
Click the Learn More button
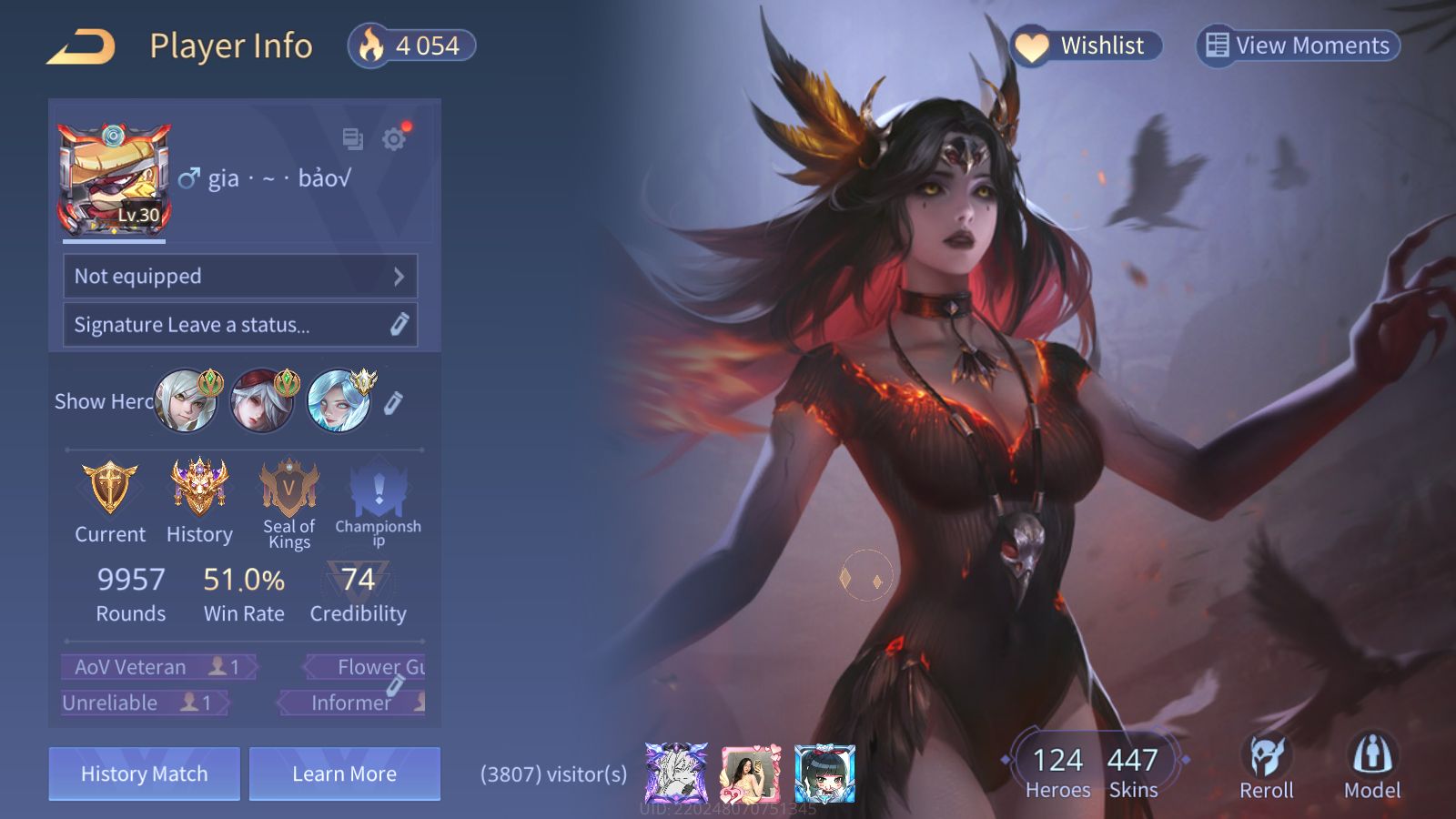[x=345, y=773]
